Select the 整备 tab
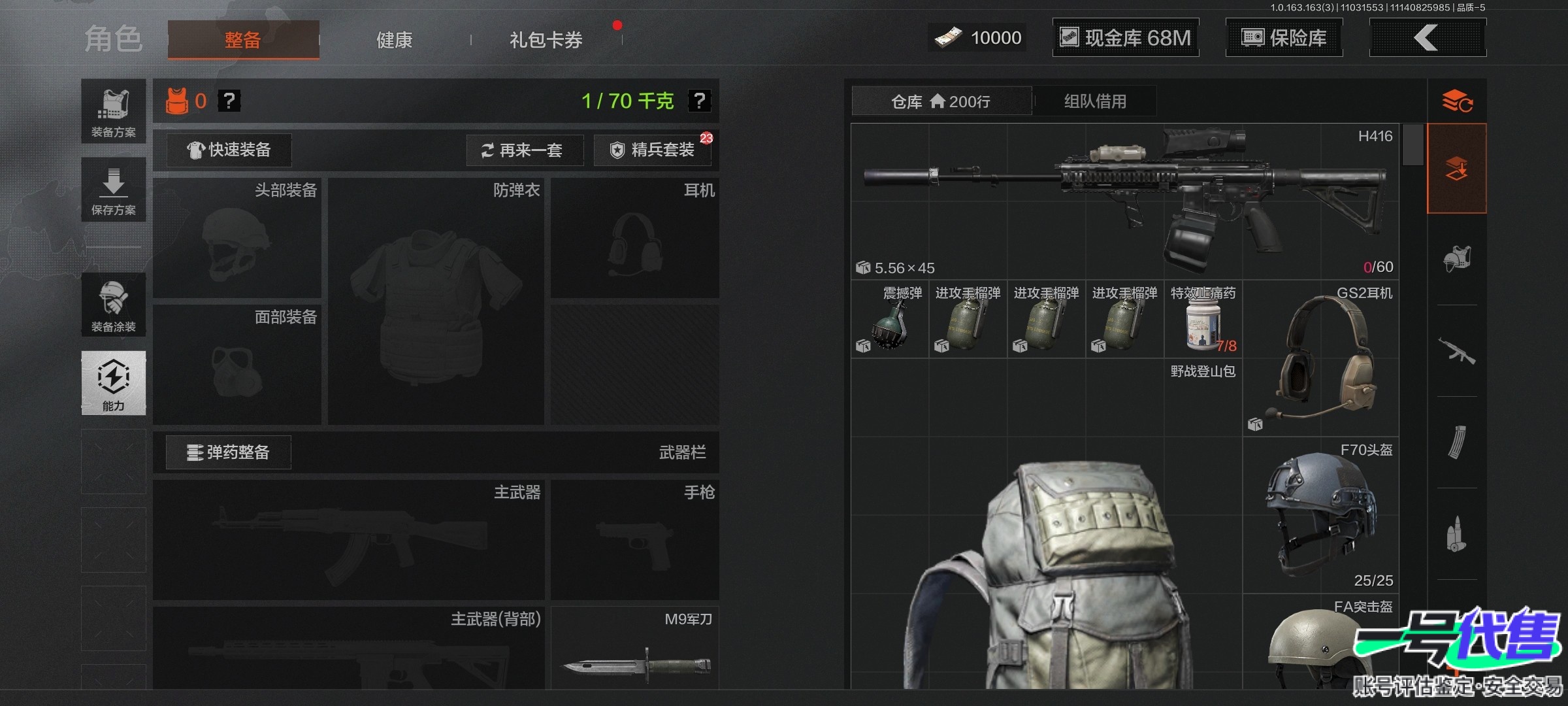 (243, 40)
